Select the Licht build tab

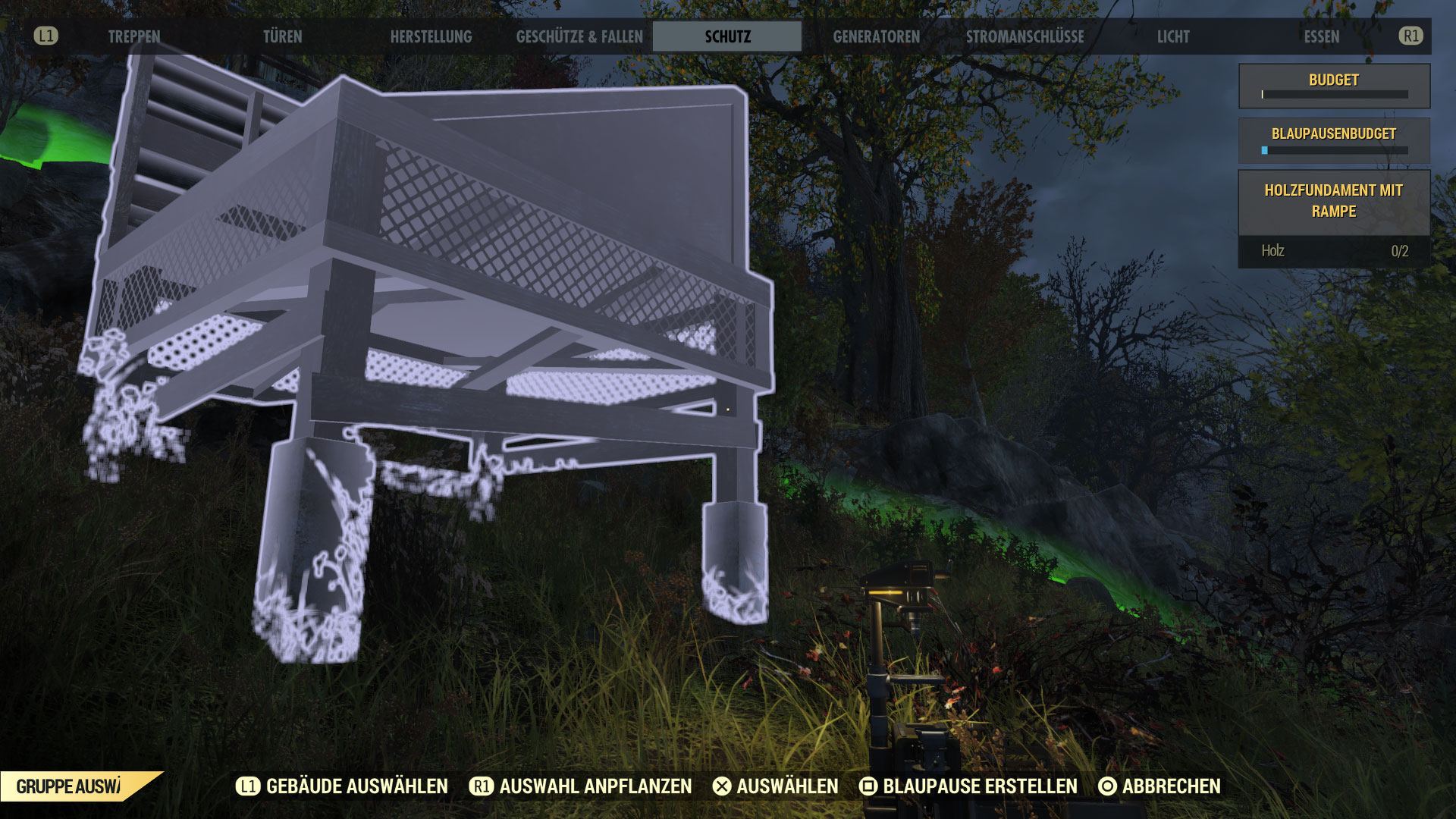point(1172,36)
